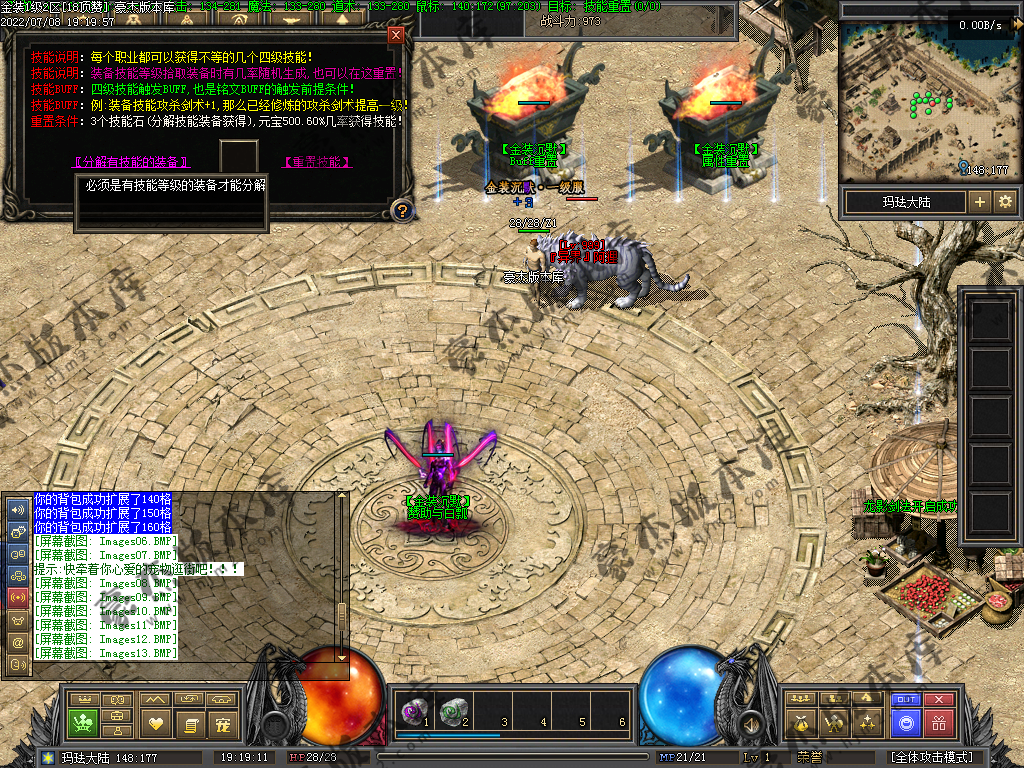This screenshot has width=1024, height=768.
Task: Open the red gift box button
Action: point(938,722)
